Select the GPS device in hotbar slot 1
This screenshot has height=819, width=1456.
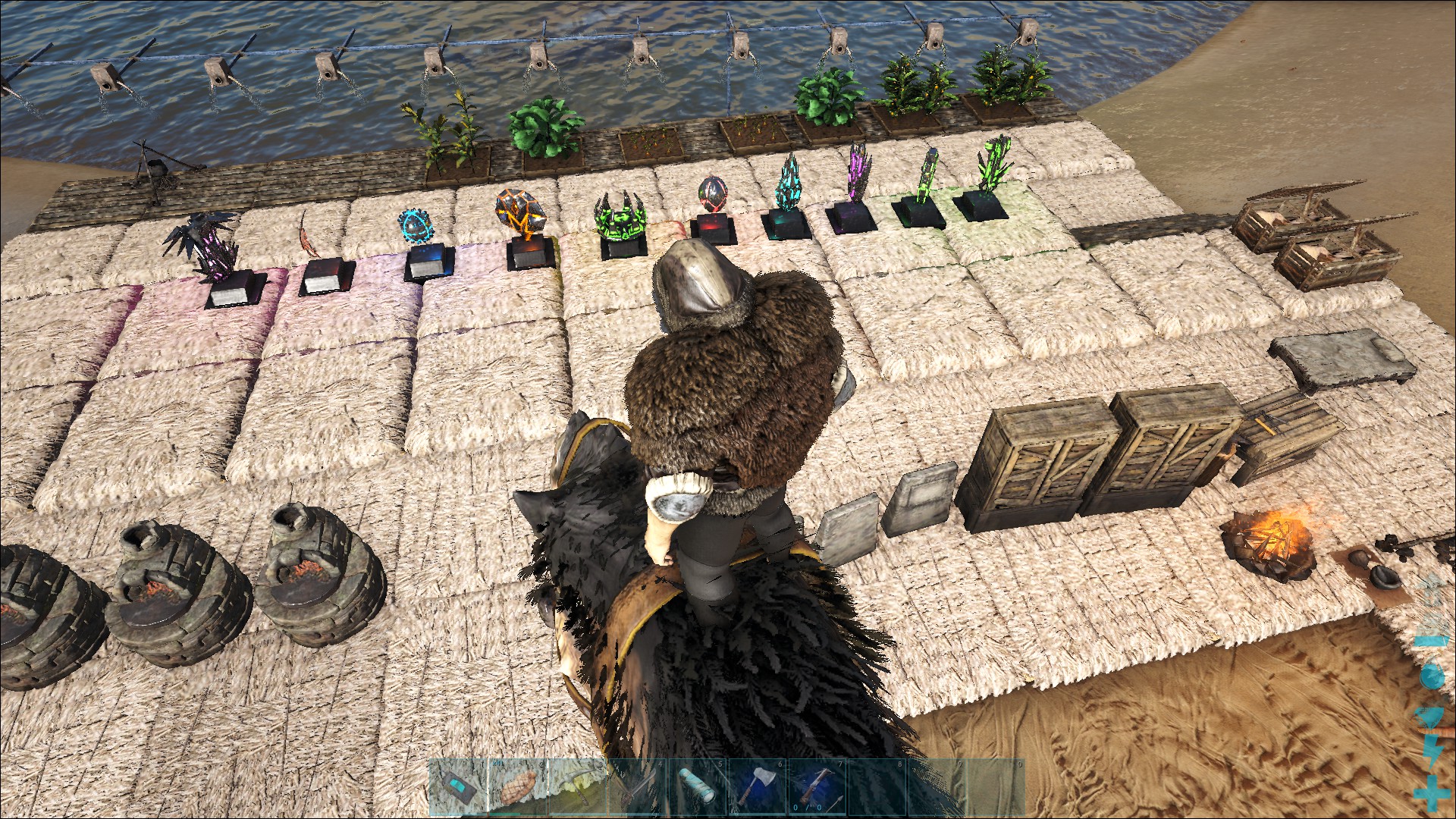coord(458,789)
